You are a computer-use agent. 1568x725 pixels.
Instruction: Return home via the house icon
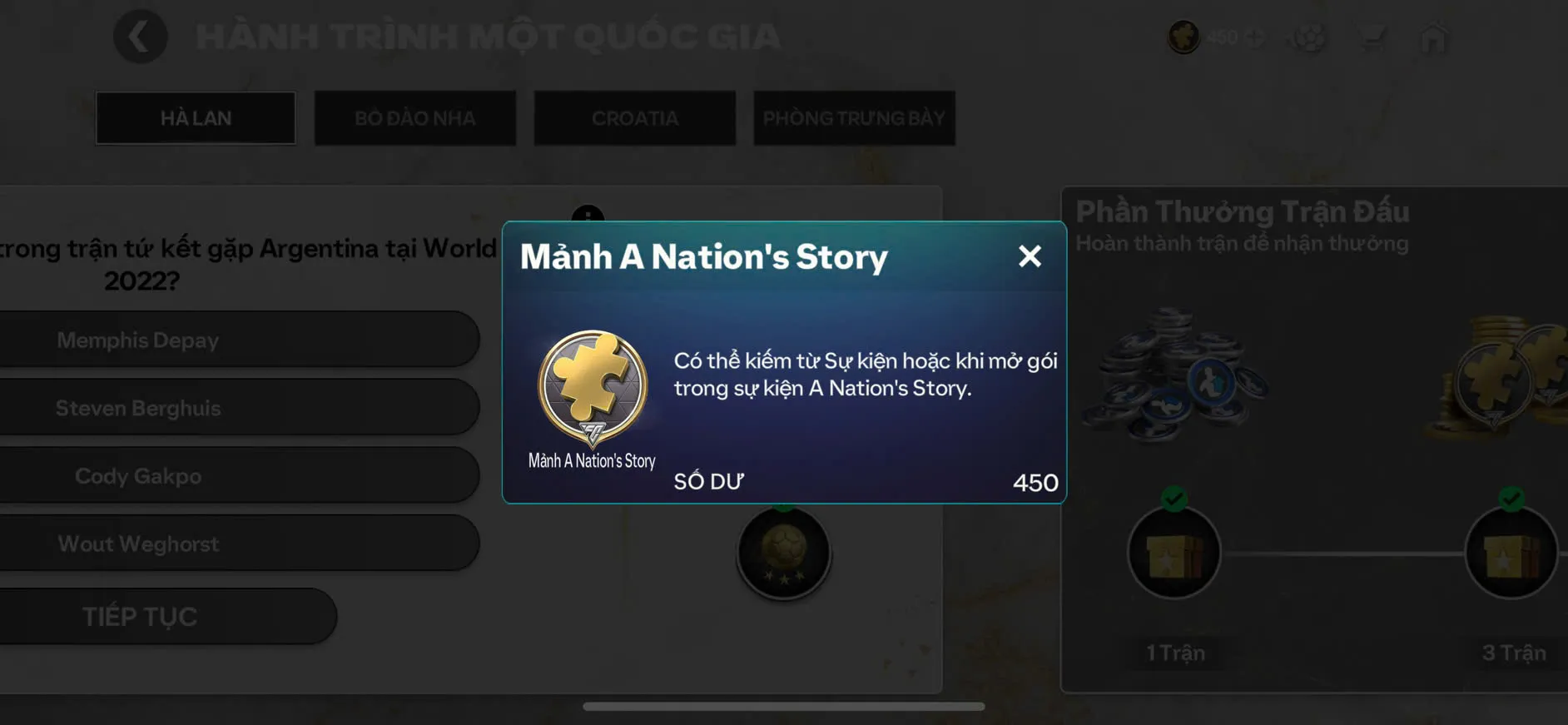click(1434, 37)
